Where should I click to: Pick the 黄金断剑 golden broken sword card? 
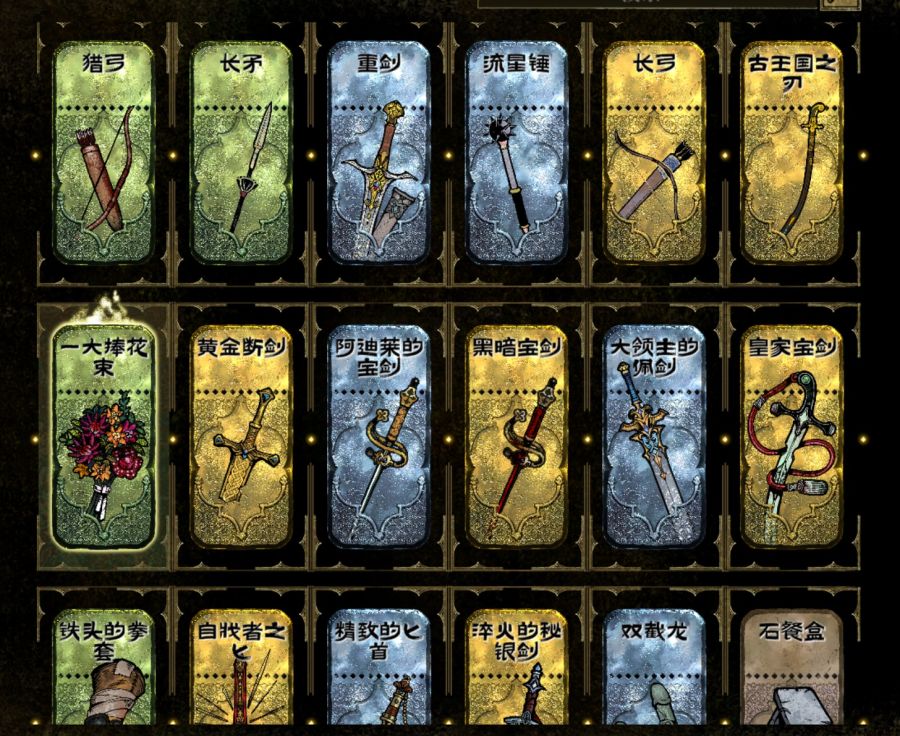click(241, 436)
